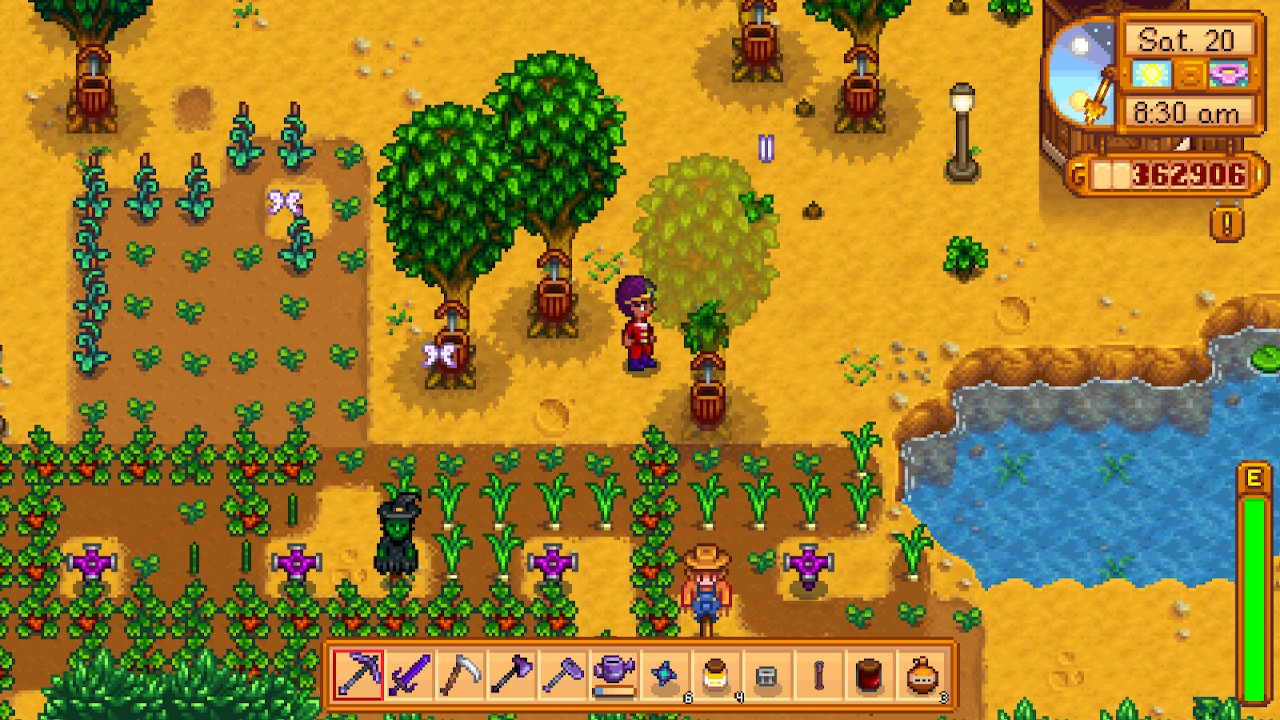The width and height of the screenshot is (1280, 720).
Task: Choose the dark red barrel item
Action: [869, 675]
